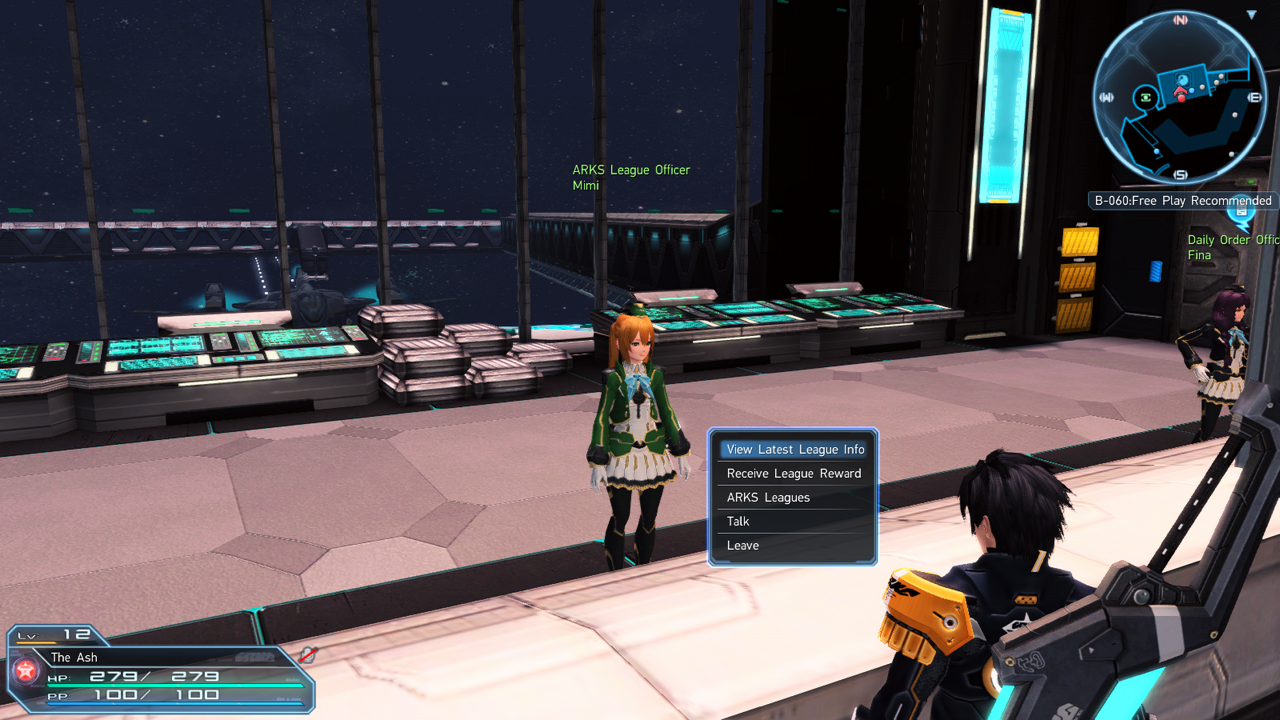Click the "ARKS League Officer Mimi" name label
The height and width of the screenshot is (720, 1280).
tap(631, 177)
